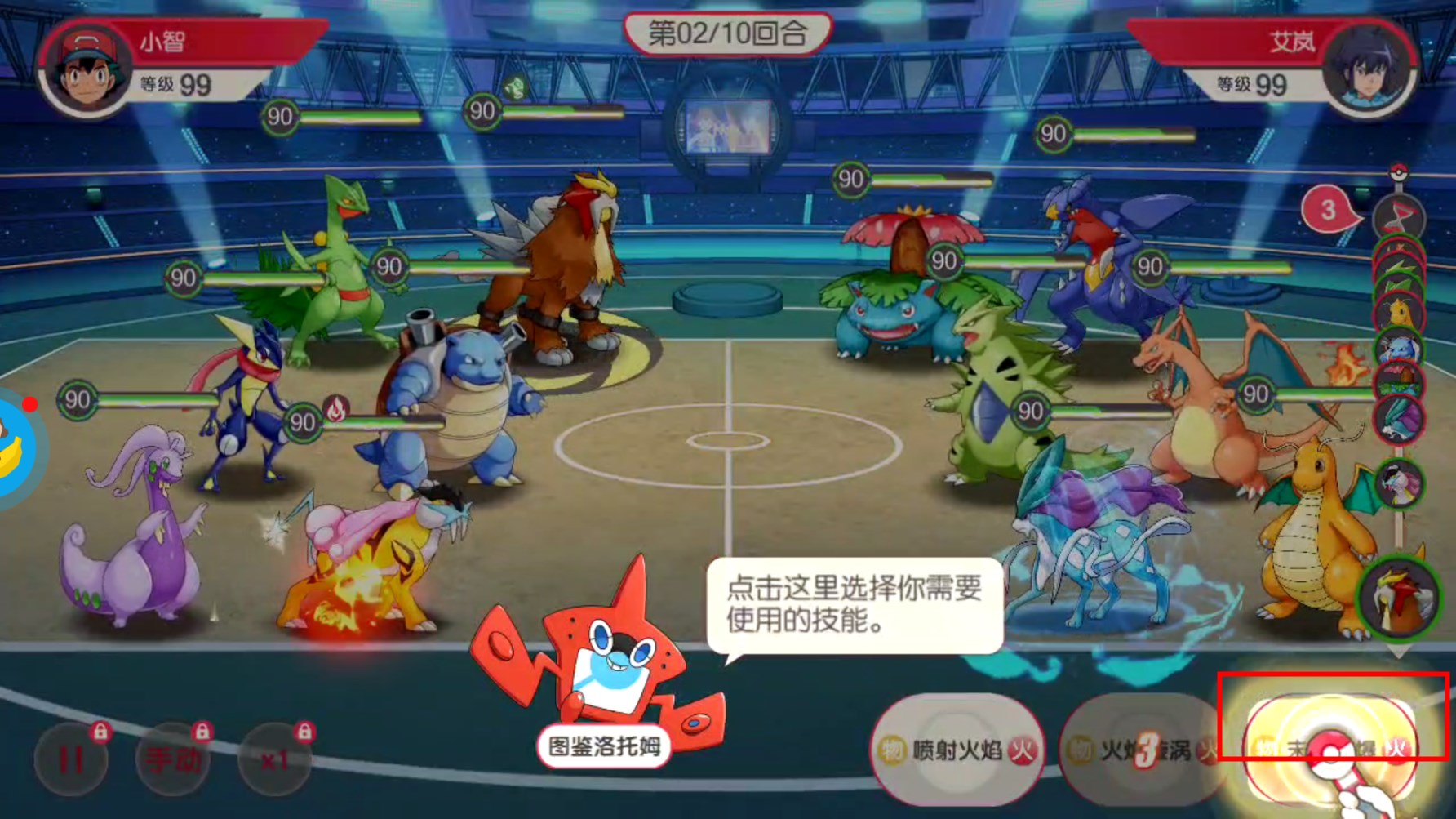Tap the glowing highlighted fire skill button

[x=1330, y=747]
